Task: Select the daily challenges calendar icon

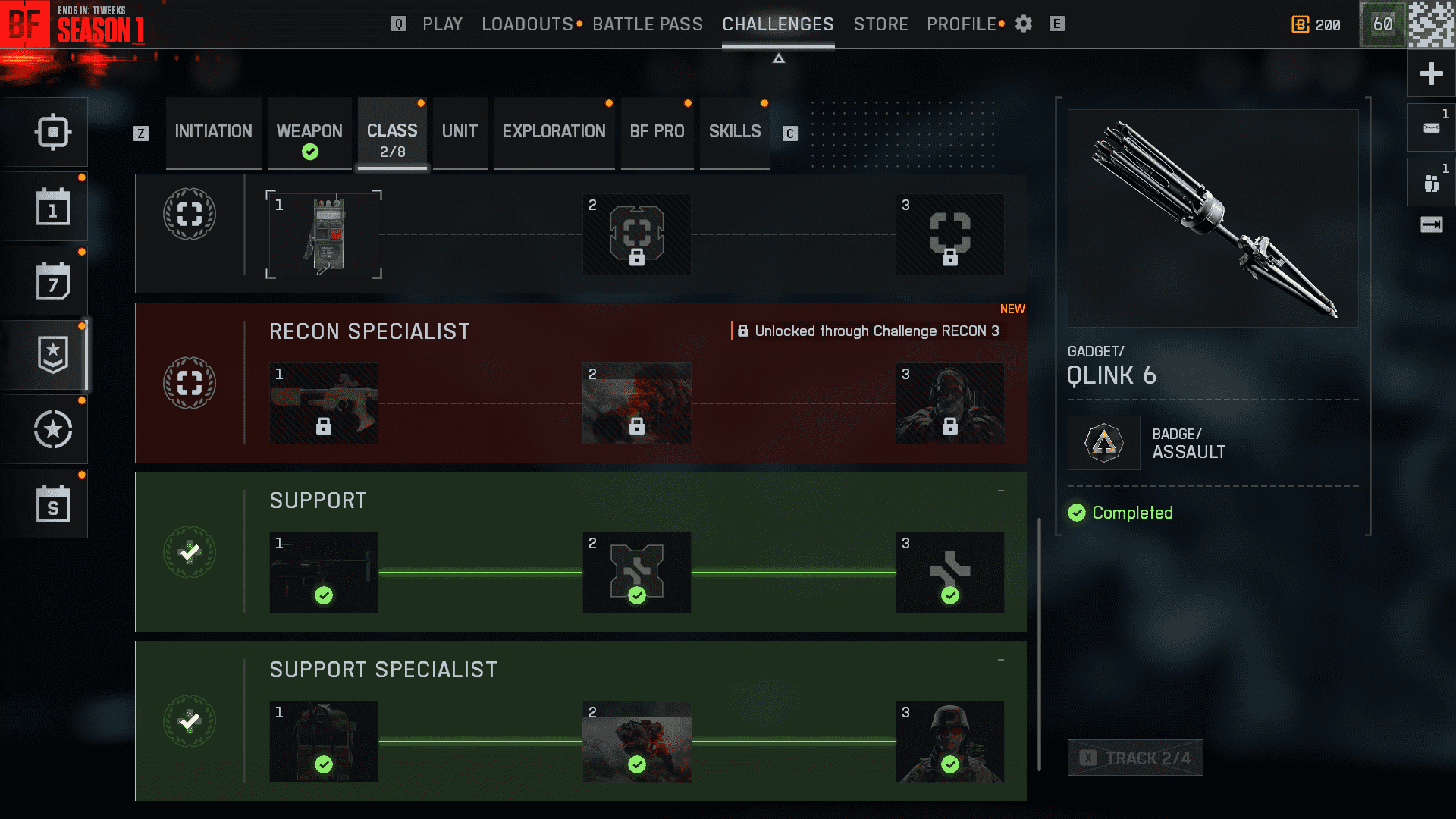Action: point(52,207)
